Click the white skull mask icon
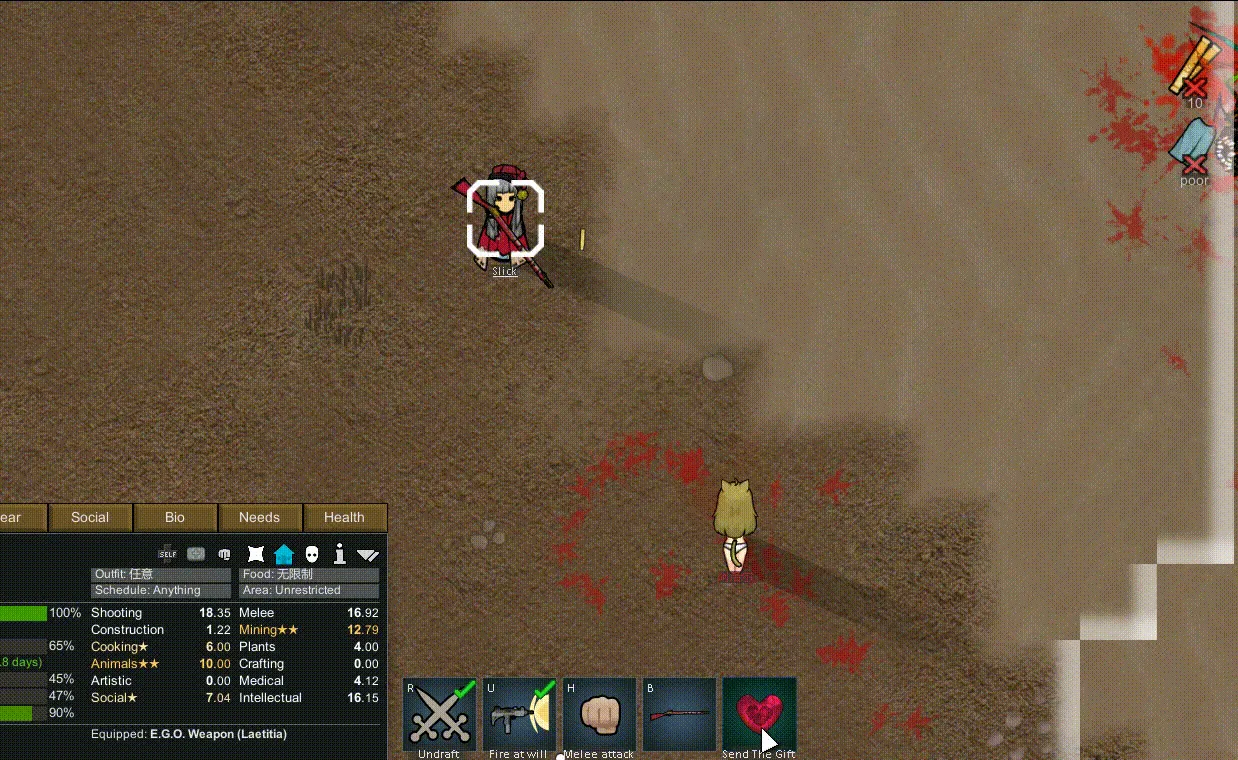This screenshot has width=1238, height=760. [312, 554]
